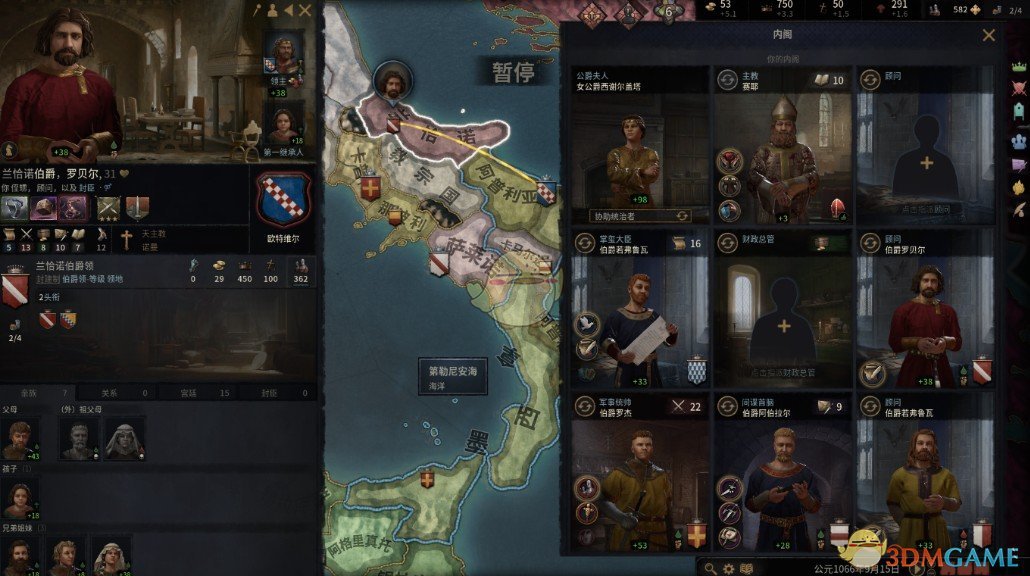Open the 亲族 family tab
This screenshot has width=1030, height=576.
[35, 393]
